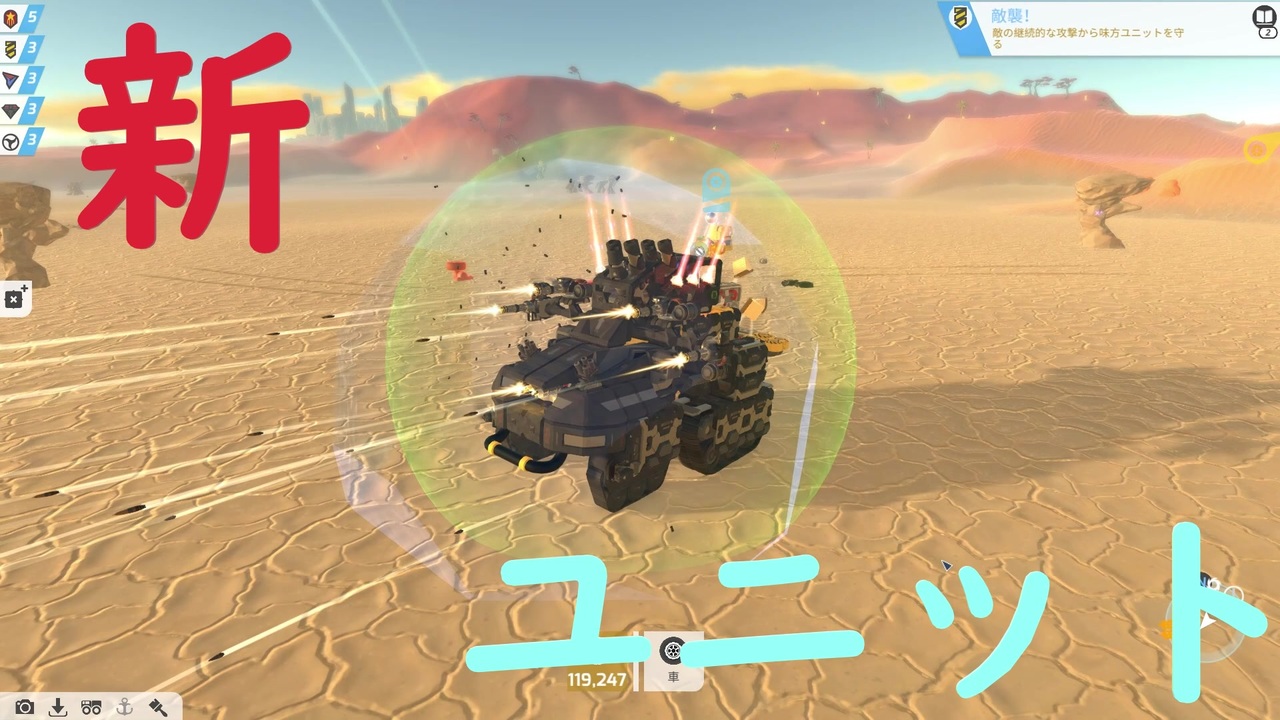Open the save tech download icon
The height and width of the screenshot is (720, 1280).
58,706
